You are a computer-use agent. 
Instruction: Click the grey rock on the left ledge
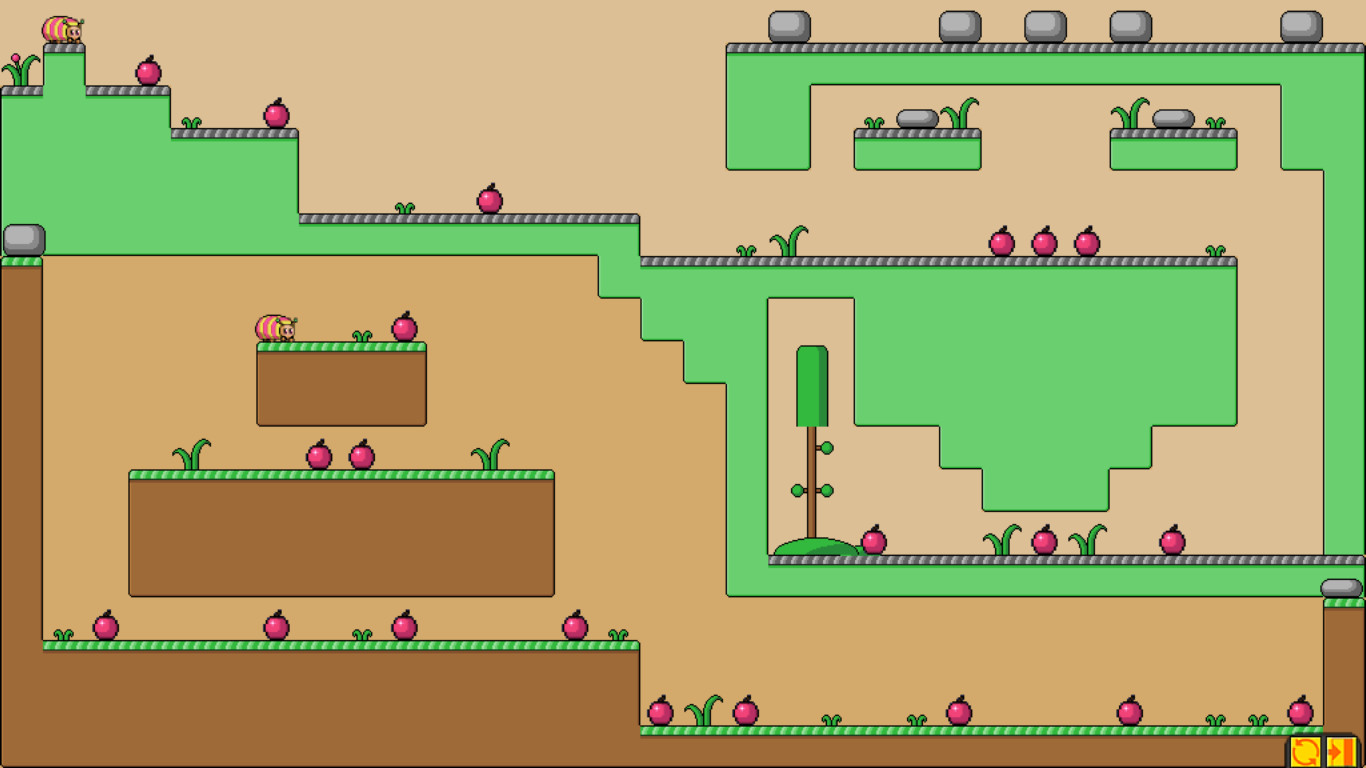[24, 240]
